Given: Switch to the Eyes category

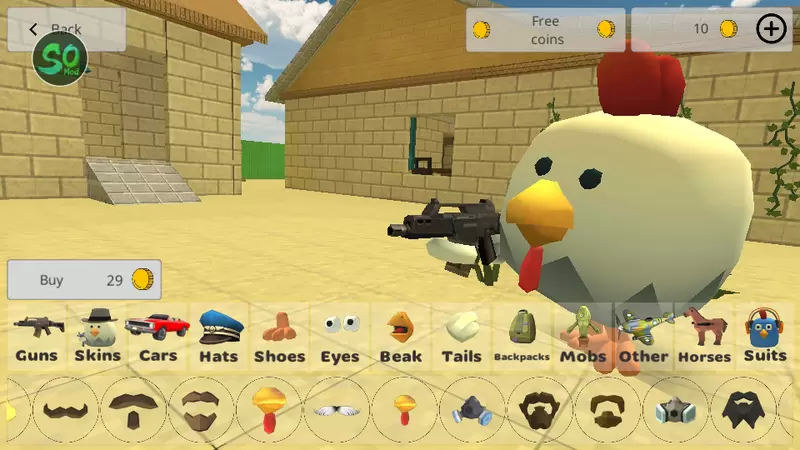Looking at the screenshot, I should pos(340,337).
